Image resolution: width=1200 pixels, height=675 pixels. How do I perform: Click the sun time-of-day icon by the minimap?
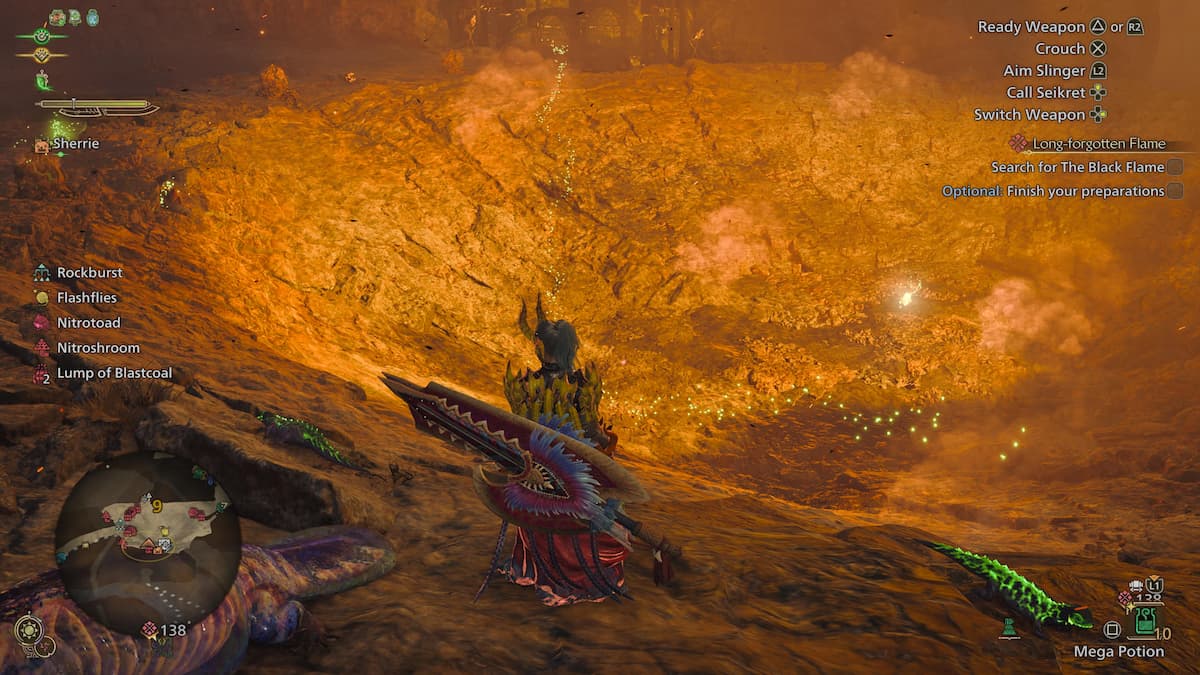click(x=27, y=629)
